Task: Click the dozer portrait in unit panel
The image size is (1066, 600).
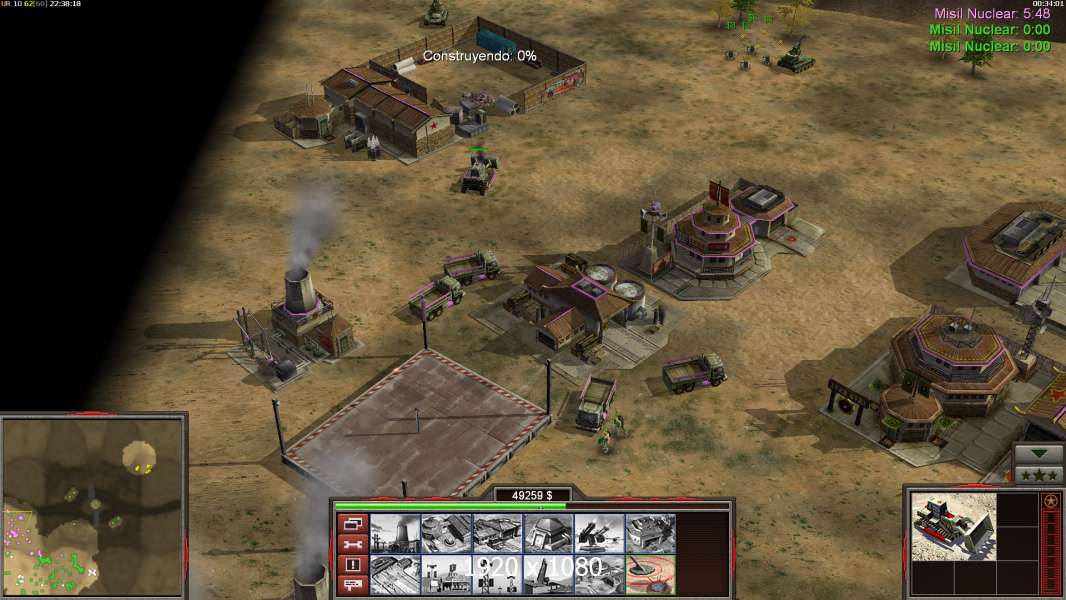Action: tap(954, 526)
